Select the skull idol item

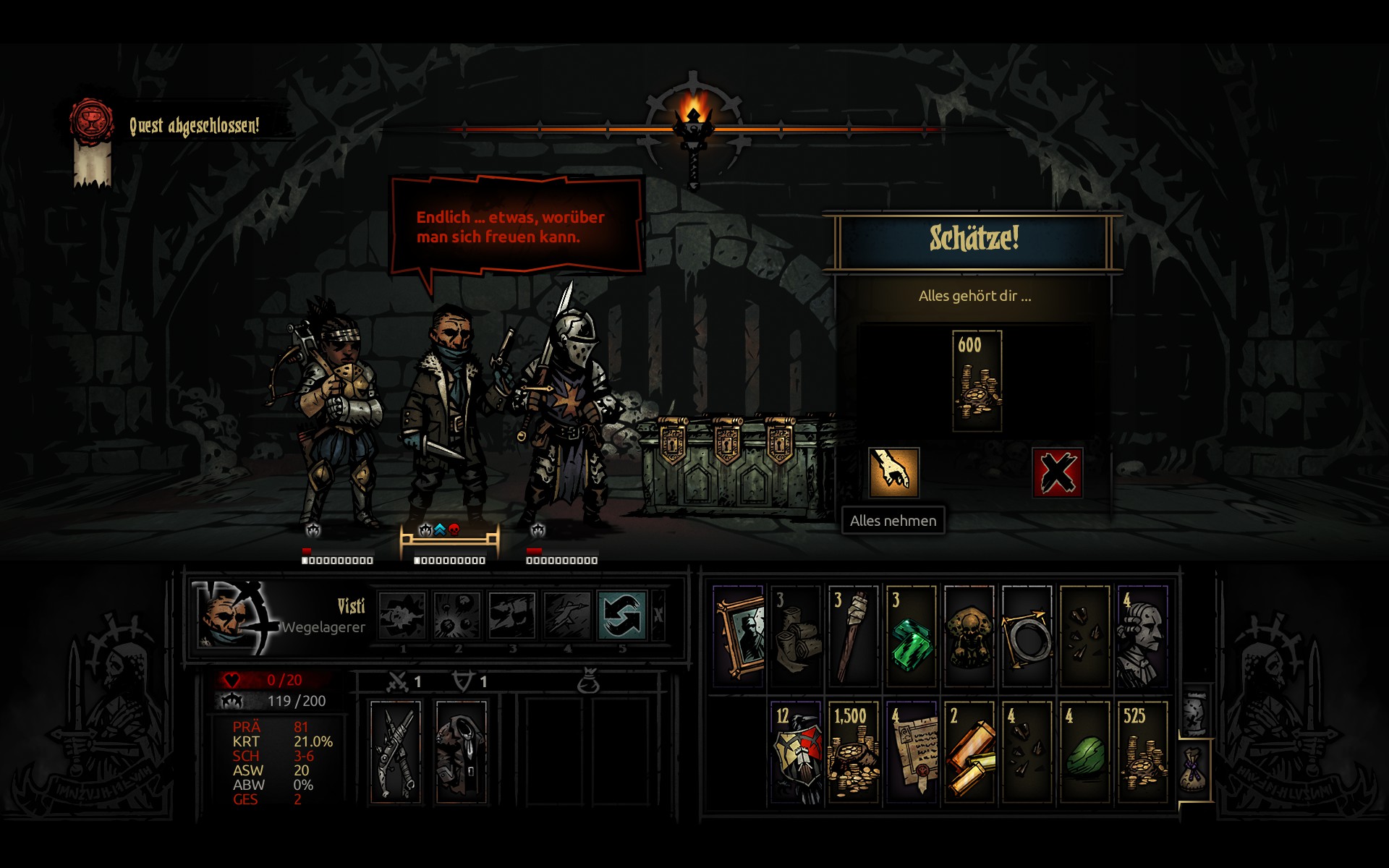(969, 637)
